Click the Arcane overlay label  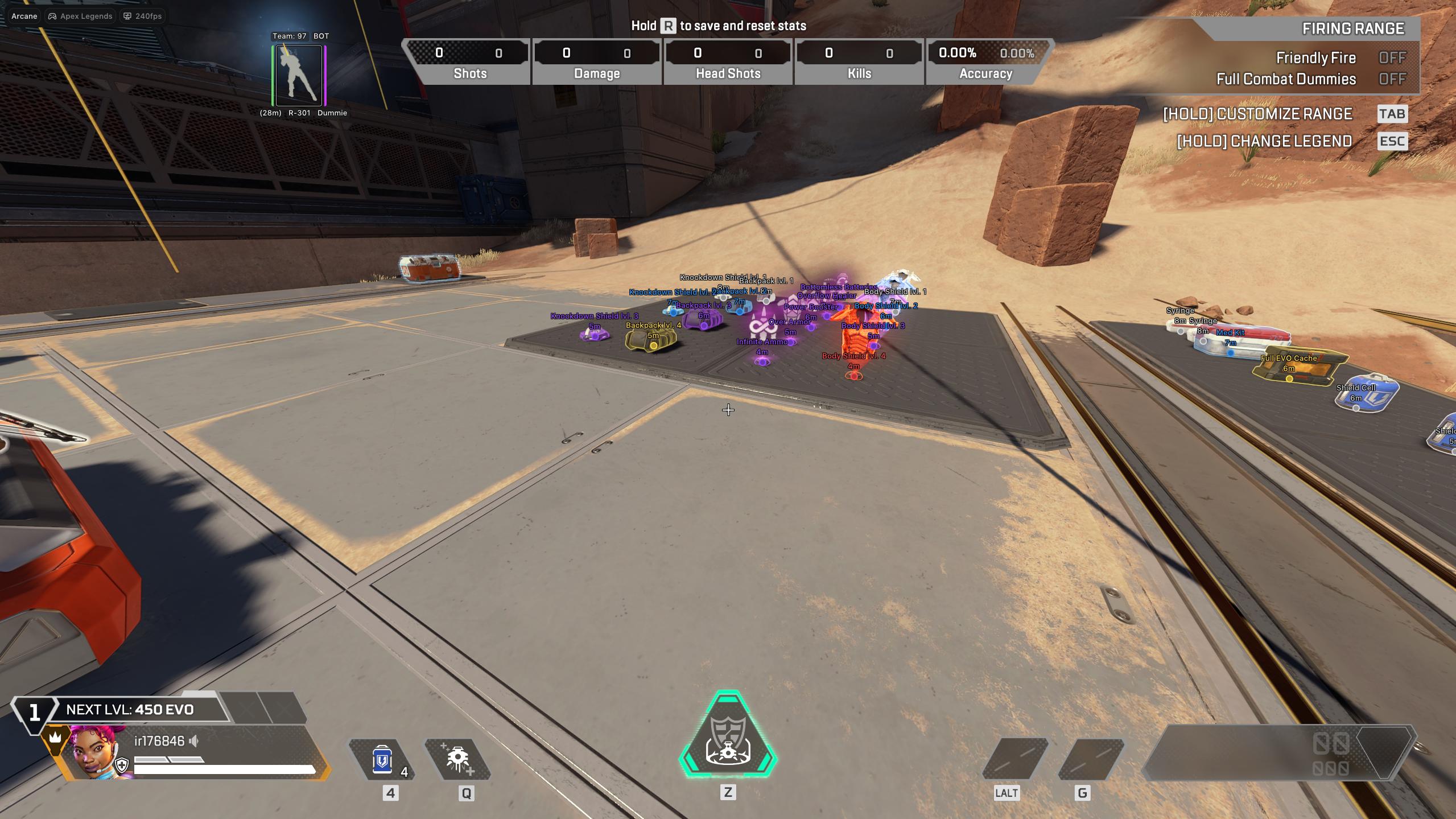tap(24, 16)
